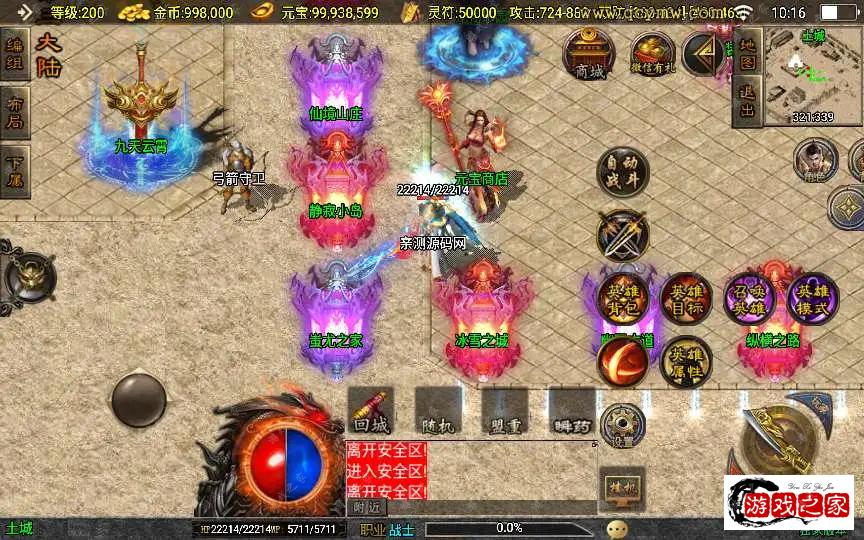Use the red fire slash skill

pyautogui.click(x=622, y=361)
